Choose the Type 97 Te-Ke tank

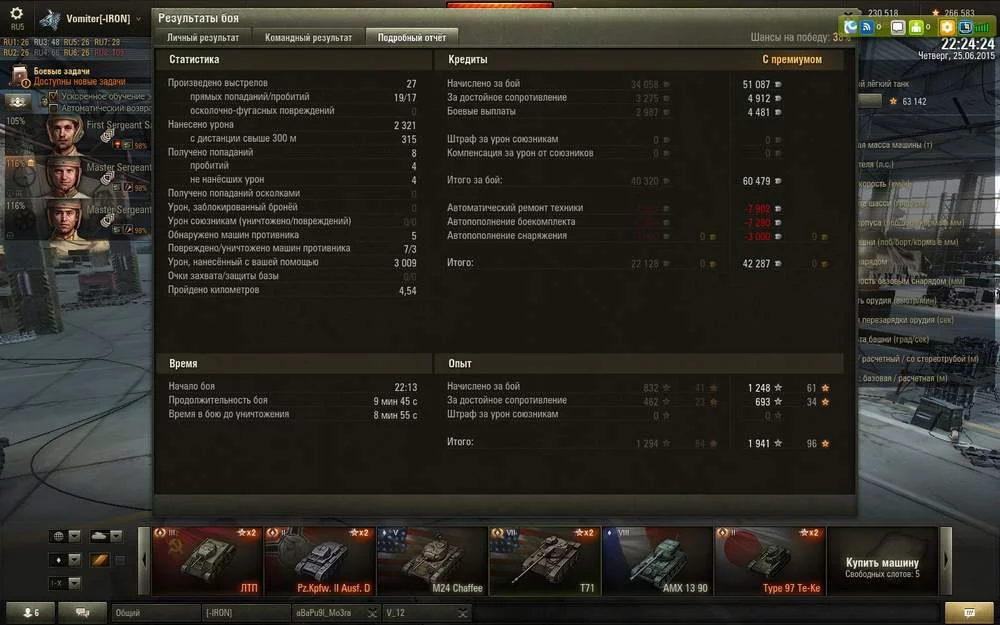[769, 561]
